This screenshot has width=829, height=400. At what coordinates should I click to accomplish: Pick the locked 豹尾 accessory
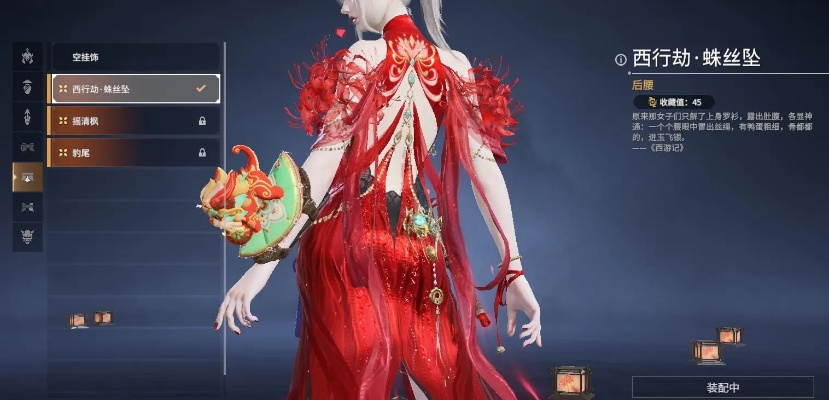pos(133,152)
